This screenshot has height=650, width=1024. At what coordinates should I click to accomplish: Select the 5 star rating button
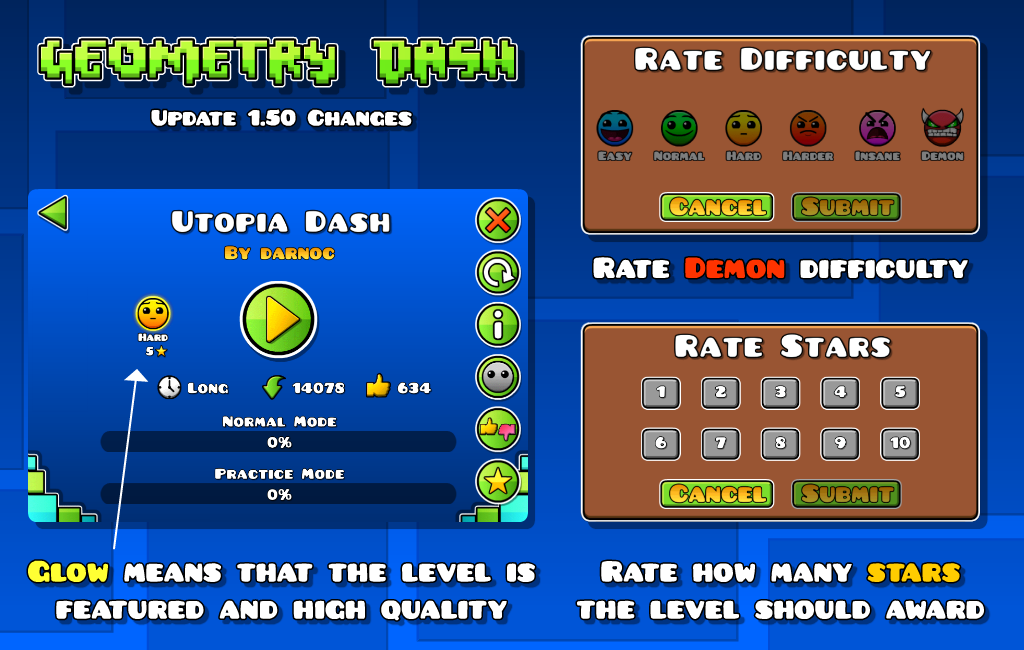(900, 393)
